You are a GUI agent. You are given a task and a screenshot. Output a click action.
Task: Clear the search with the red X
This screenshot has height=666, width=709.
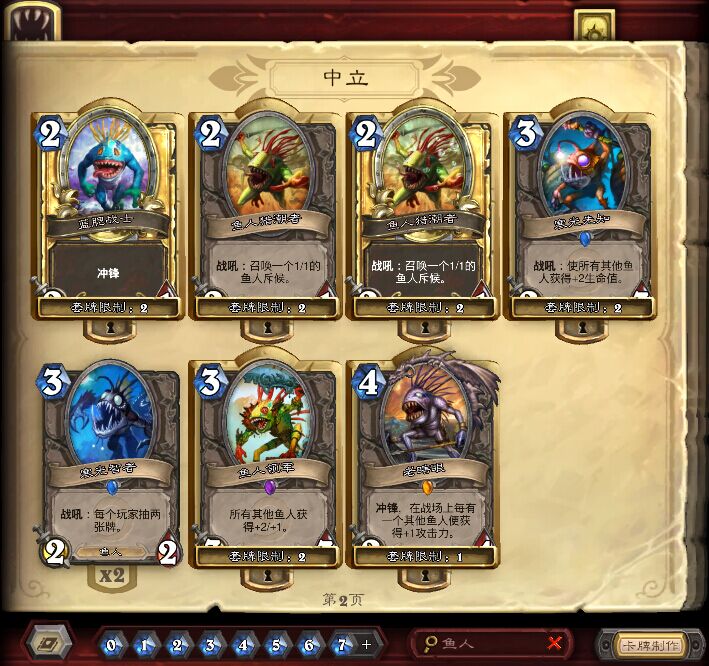555,643
